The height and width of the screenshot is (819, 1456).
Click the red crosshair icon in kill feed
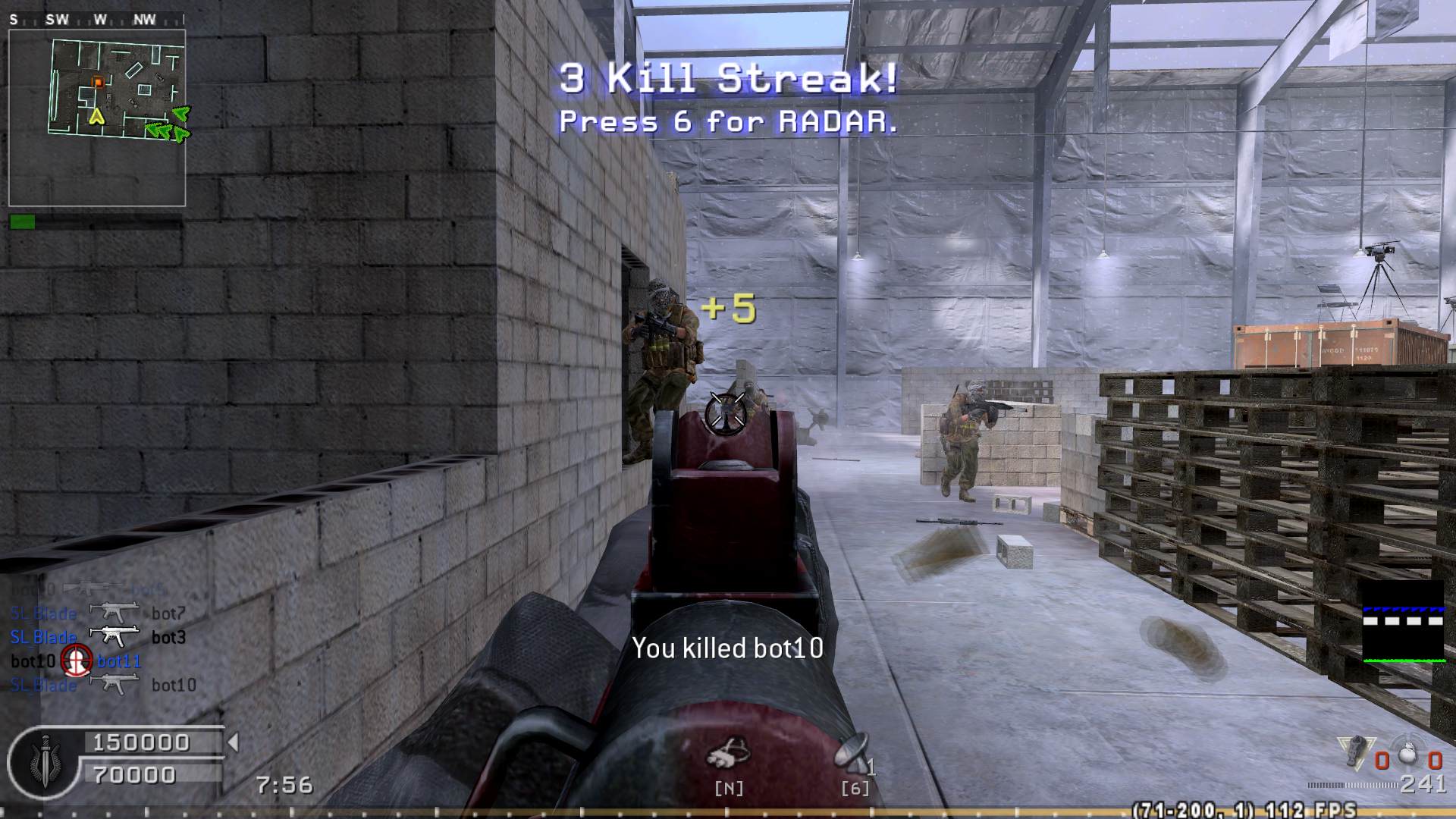click(x=76, y=661)
